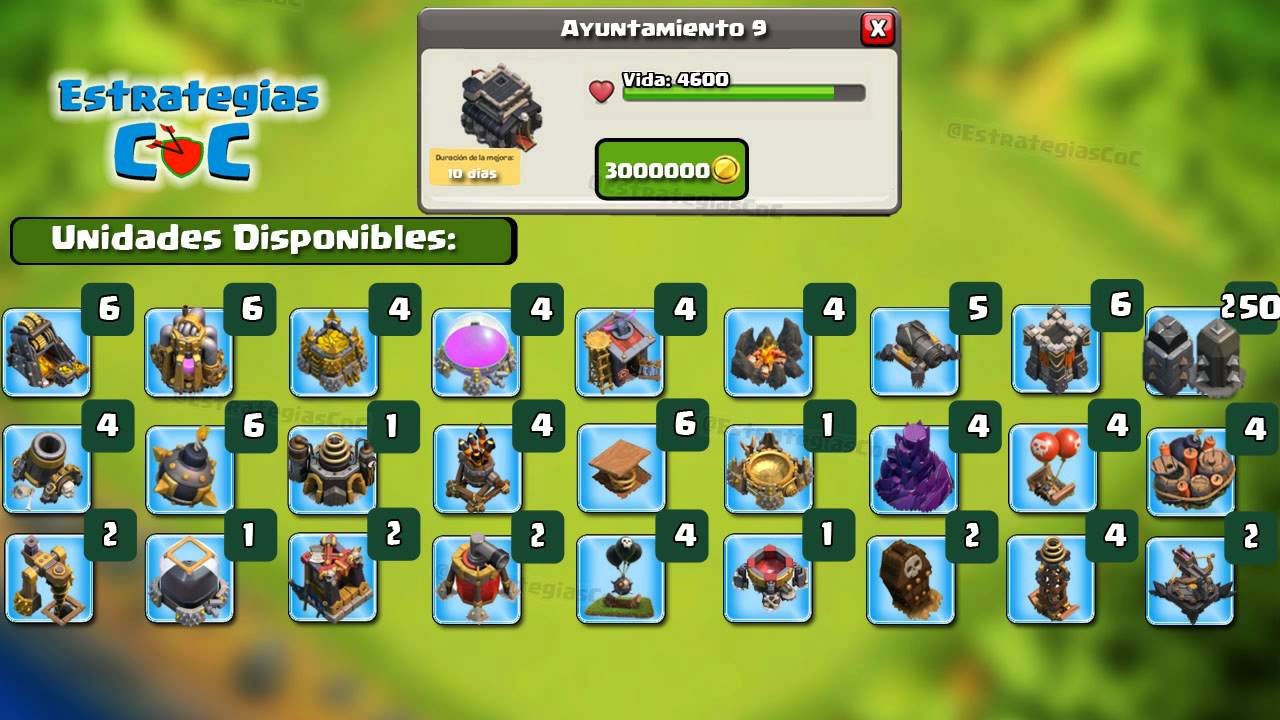Select the hidden tesla tower tile
The height and width of the screenshot is (720, 1280).
pyautogui.click(x=1050, y=579)
